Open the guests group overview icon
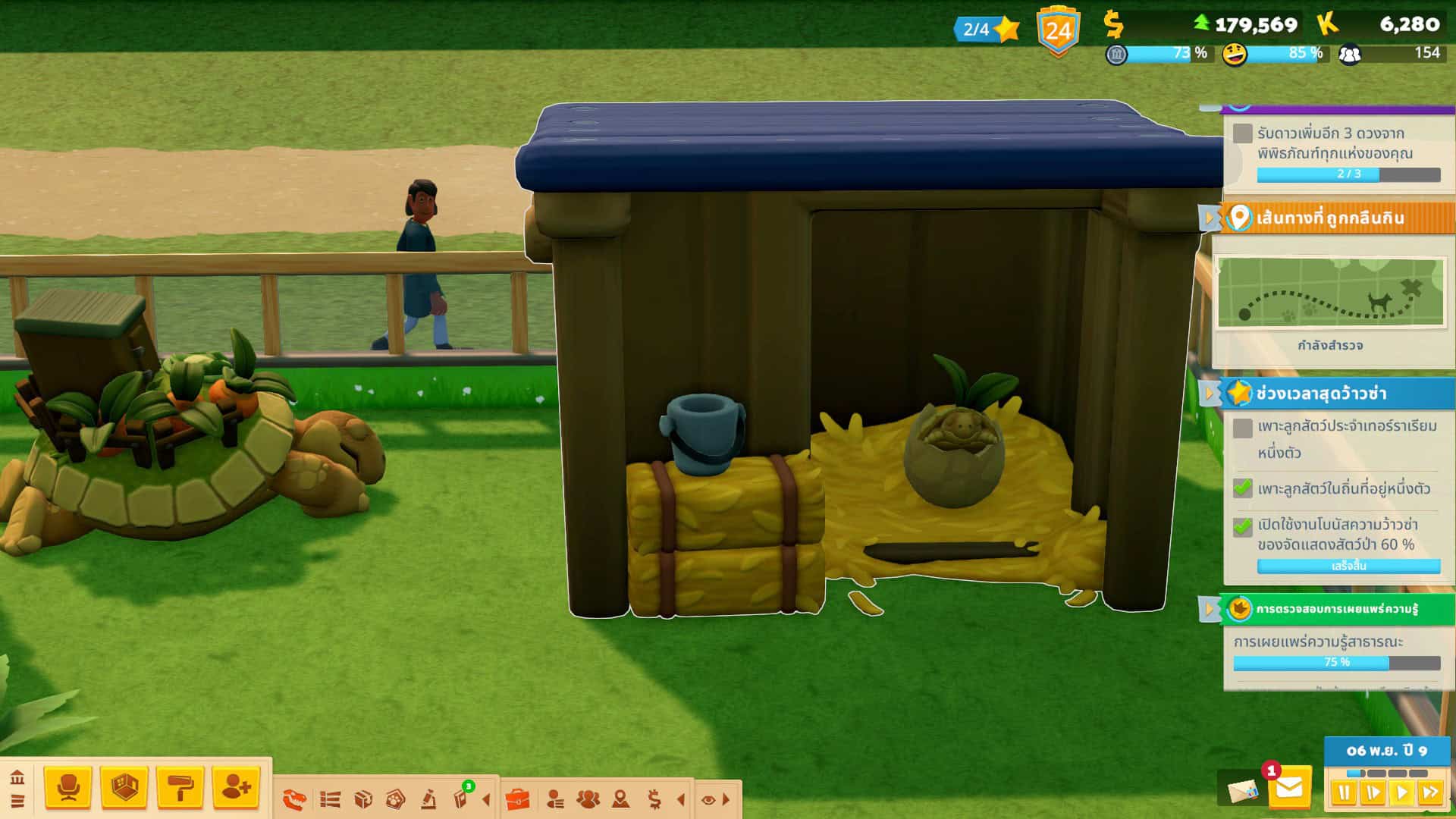 tap(588, 799)
